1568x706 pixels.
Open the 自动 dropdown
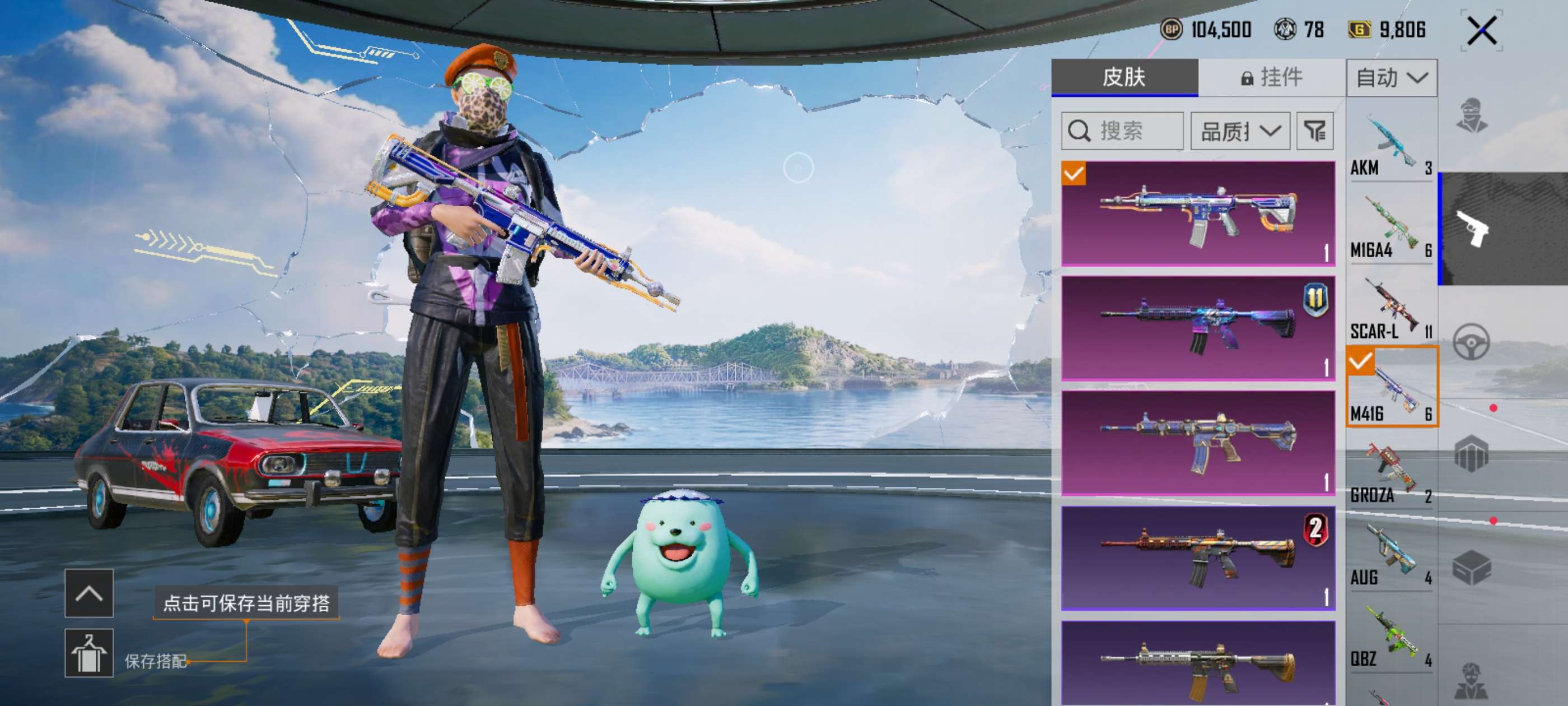click(x=1392, y=78)
